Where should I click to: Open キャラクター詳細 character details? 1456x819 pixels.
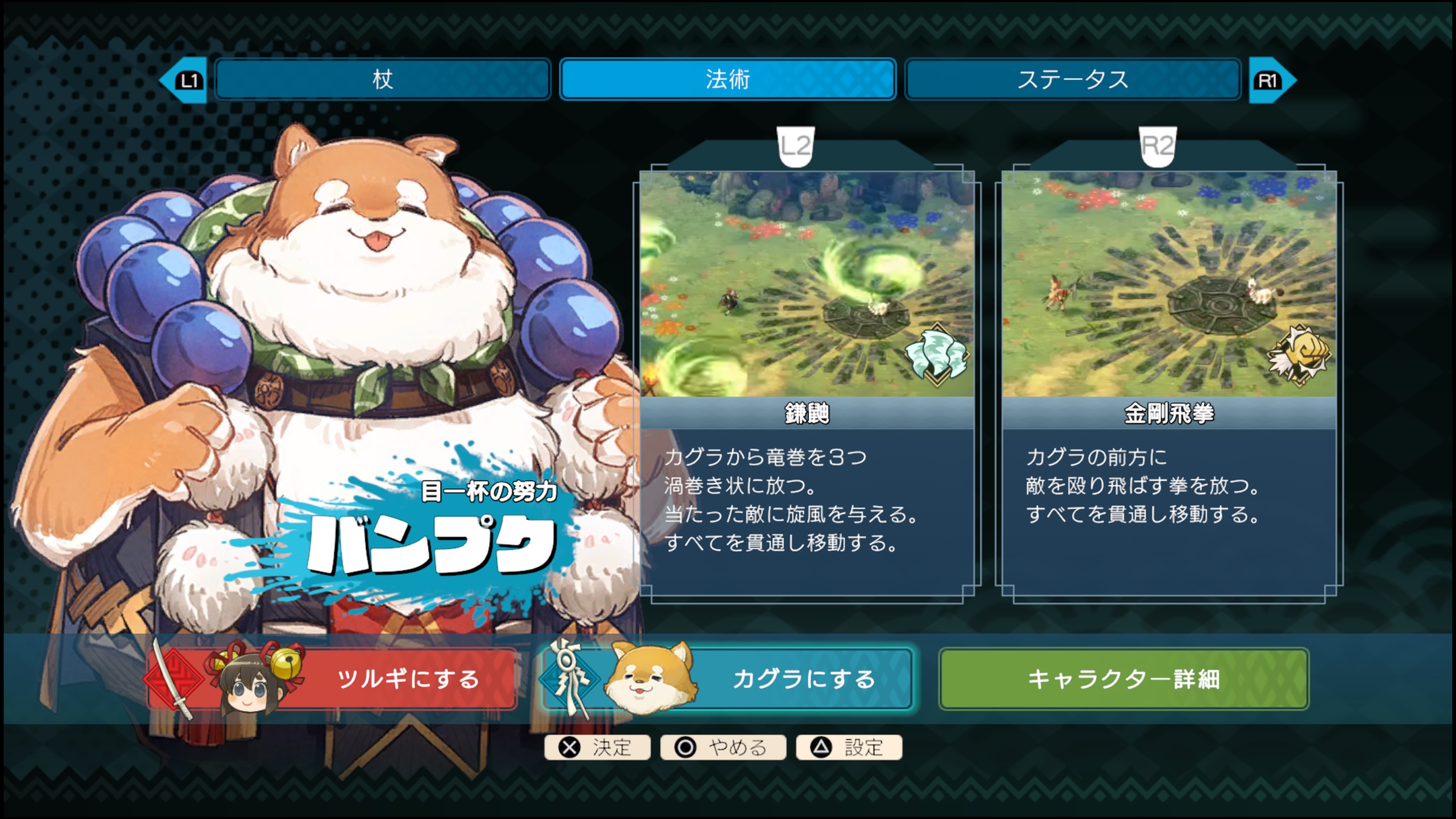click(1123, 678)
